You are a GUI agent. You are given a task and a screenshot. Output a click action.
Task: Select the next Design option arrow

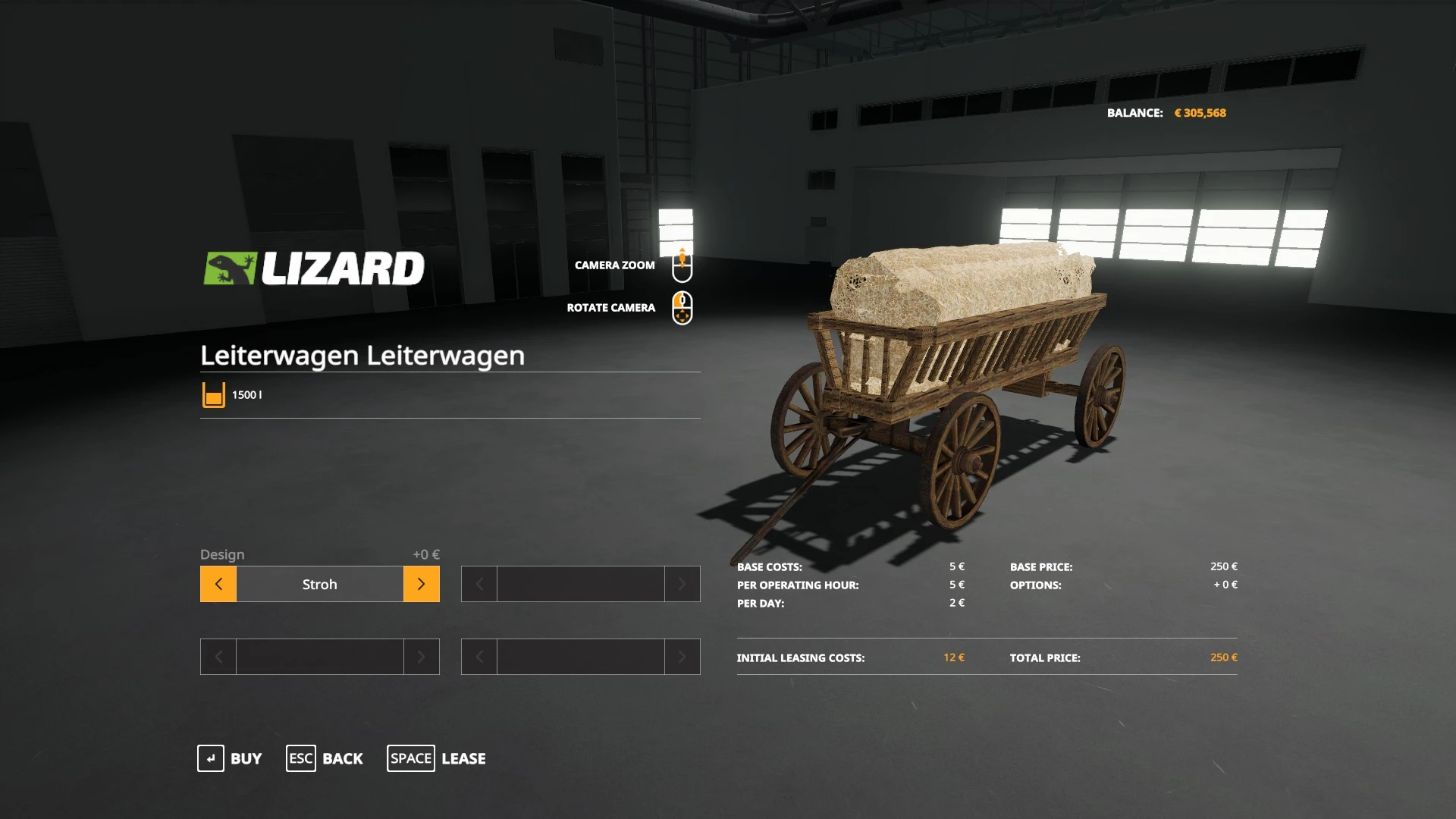point(421,584)
